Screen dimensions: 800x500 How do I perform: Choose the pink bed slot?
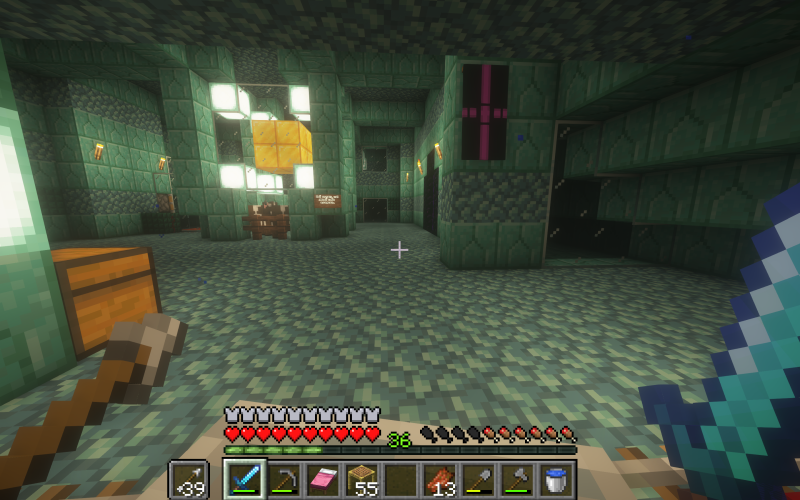(323, 481)
